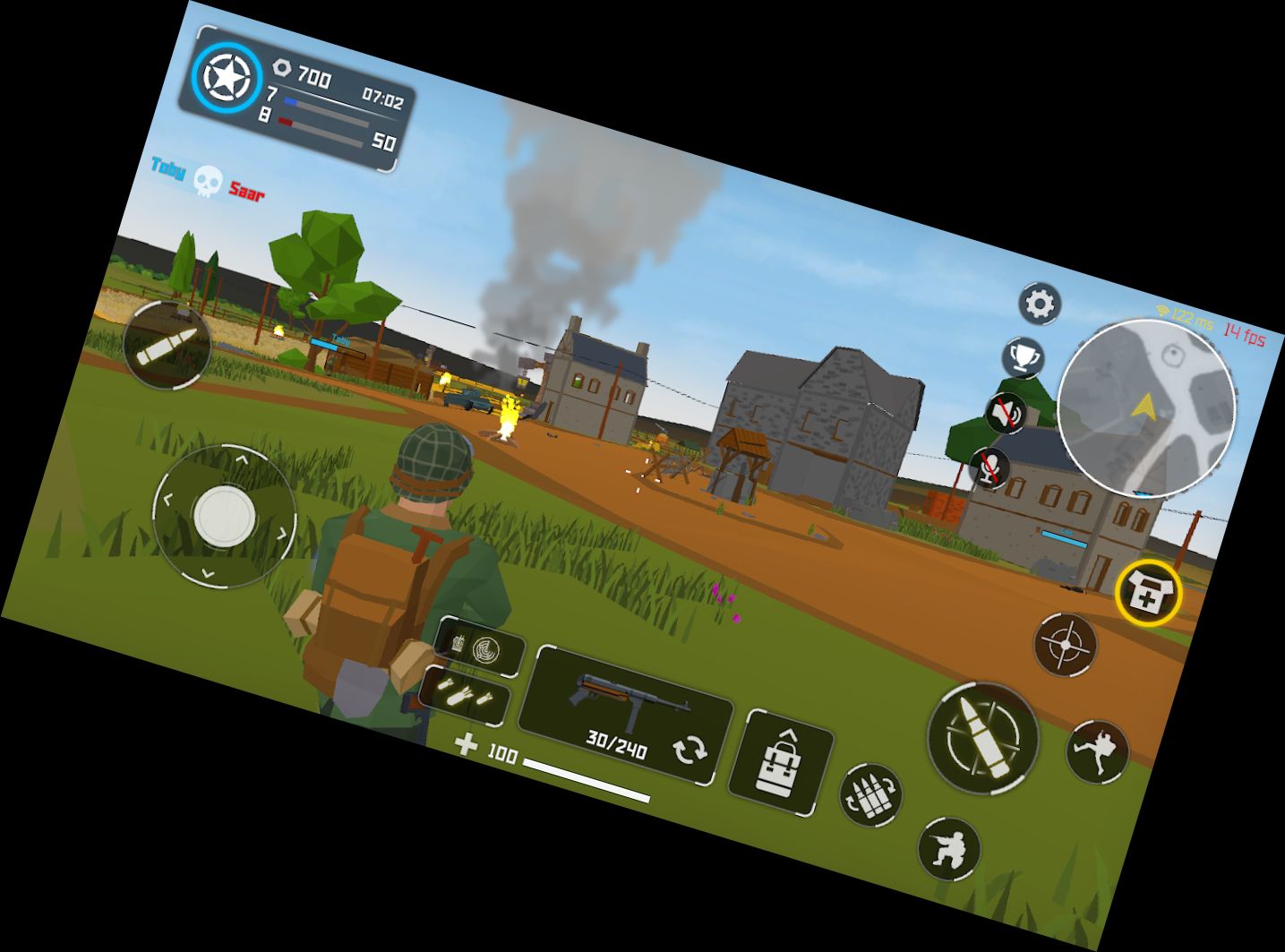Image resolution: width=1285 pixels, height=952 pixels.
Task: Open the settings gear icon
Action: pyautogui.click(x=1039, y=304)
